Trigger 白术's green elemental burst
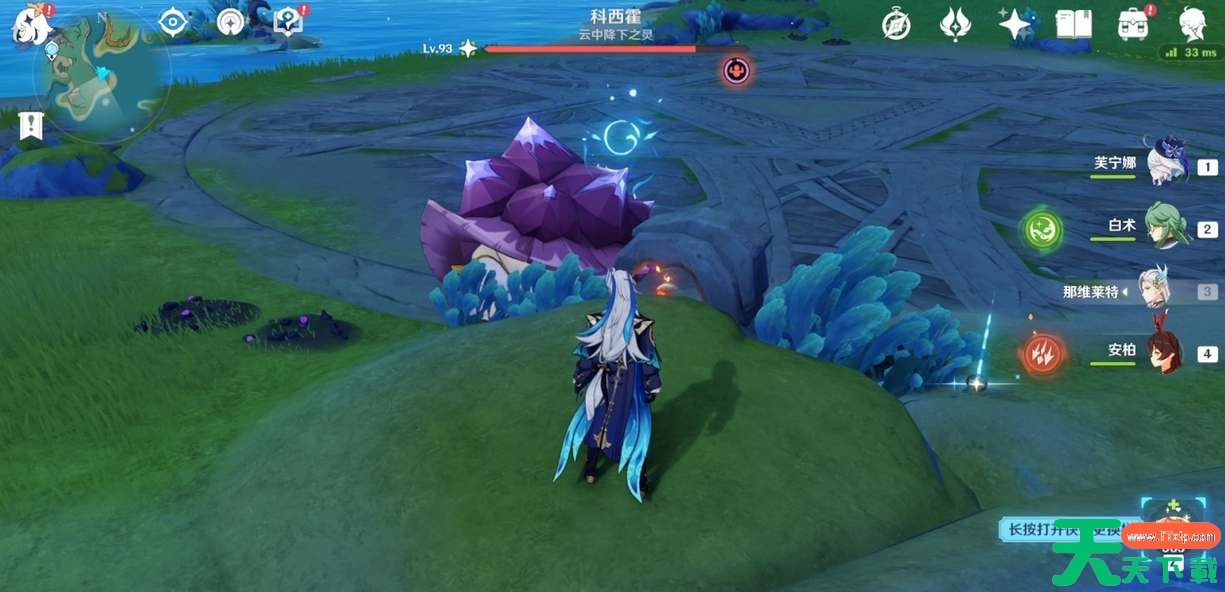The width and height of the screenshot is (1225, 592). point(1041,230)
